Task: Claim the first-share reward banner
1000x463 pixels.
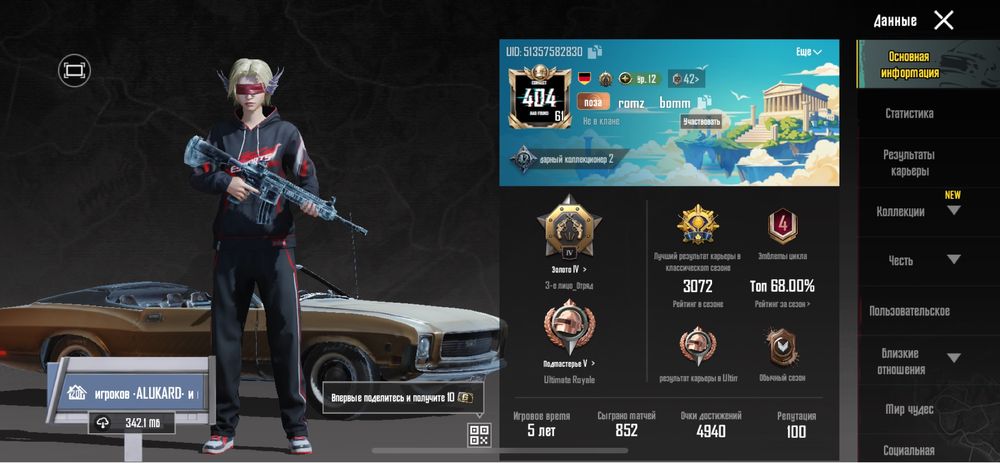Action: [x=402, y=397]
